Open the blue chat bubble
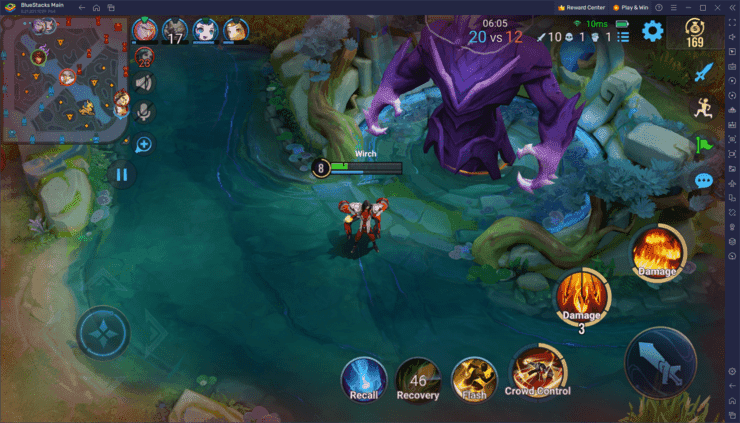Viewport: 740px width, 423px height. (704, 181)
